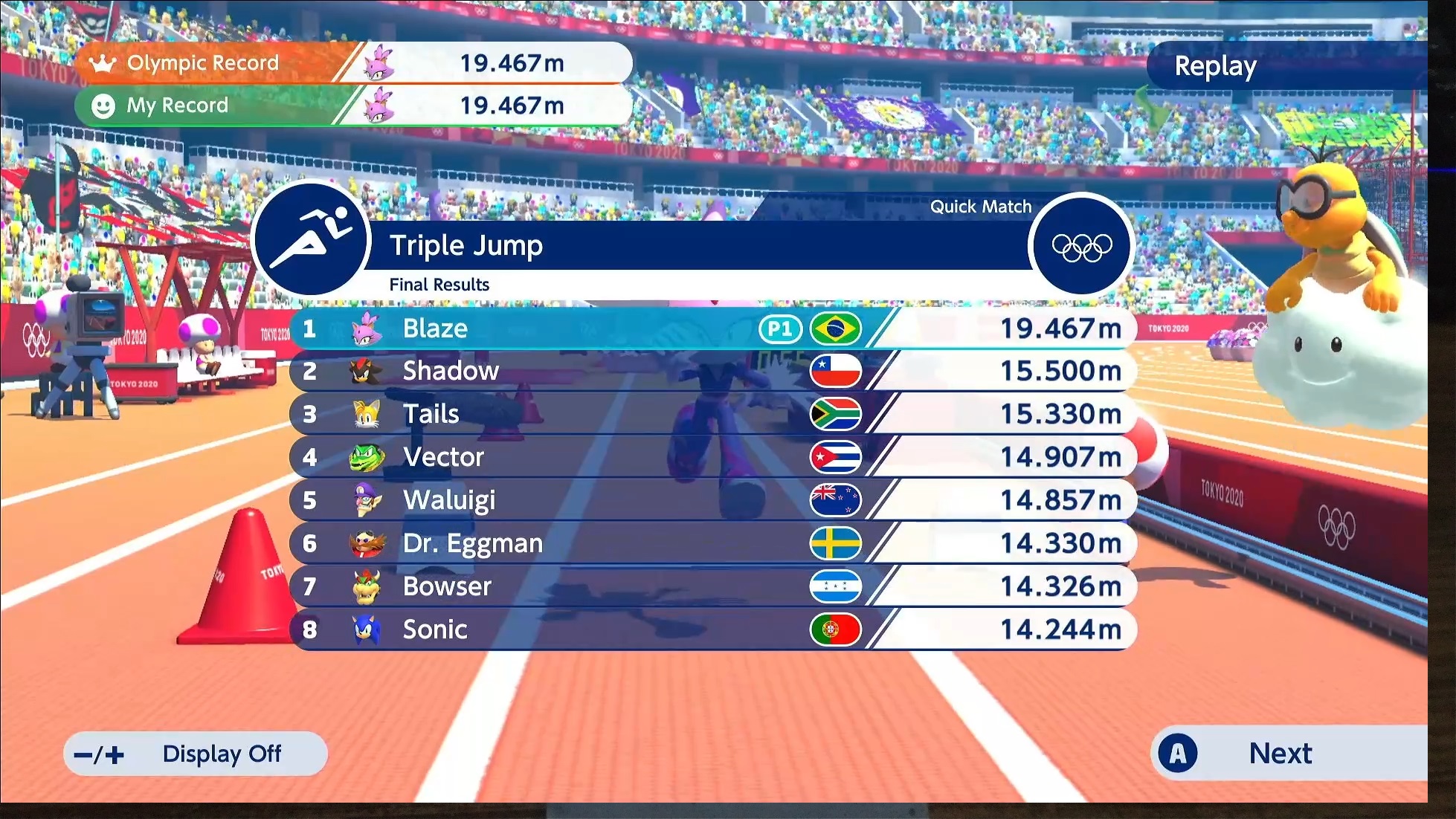This screenshot has width=1456, height=819.
Task: Select Vector's fourth place row
Action: point(712,457)
